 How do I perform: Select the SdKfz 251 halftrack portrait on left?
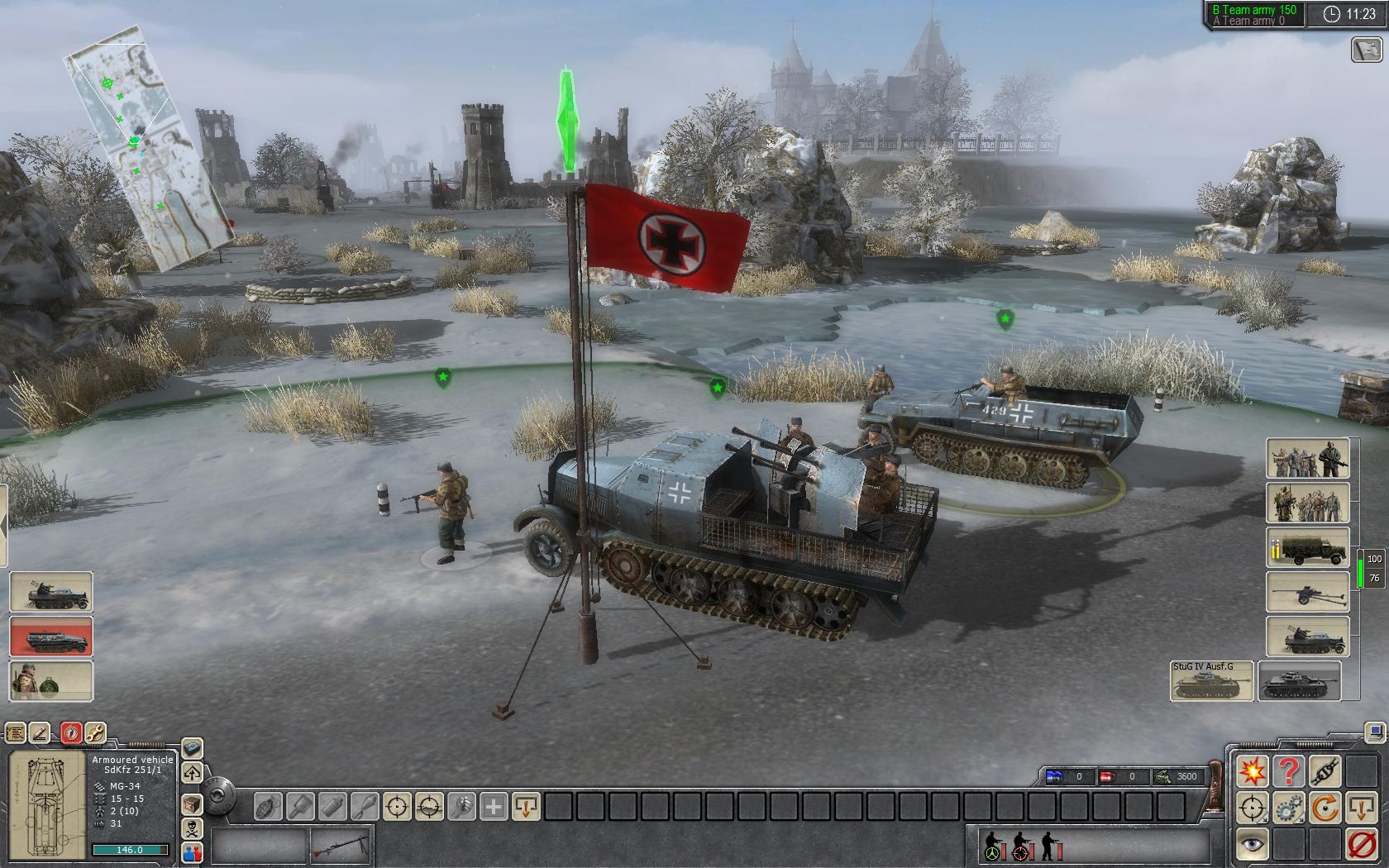pos(50,637)
